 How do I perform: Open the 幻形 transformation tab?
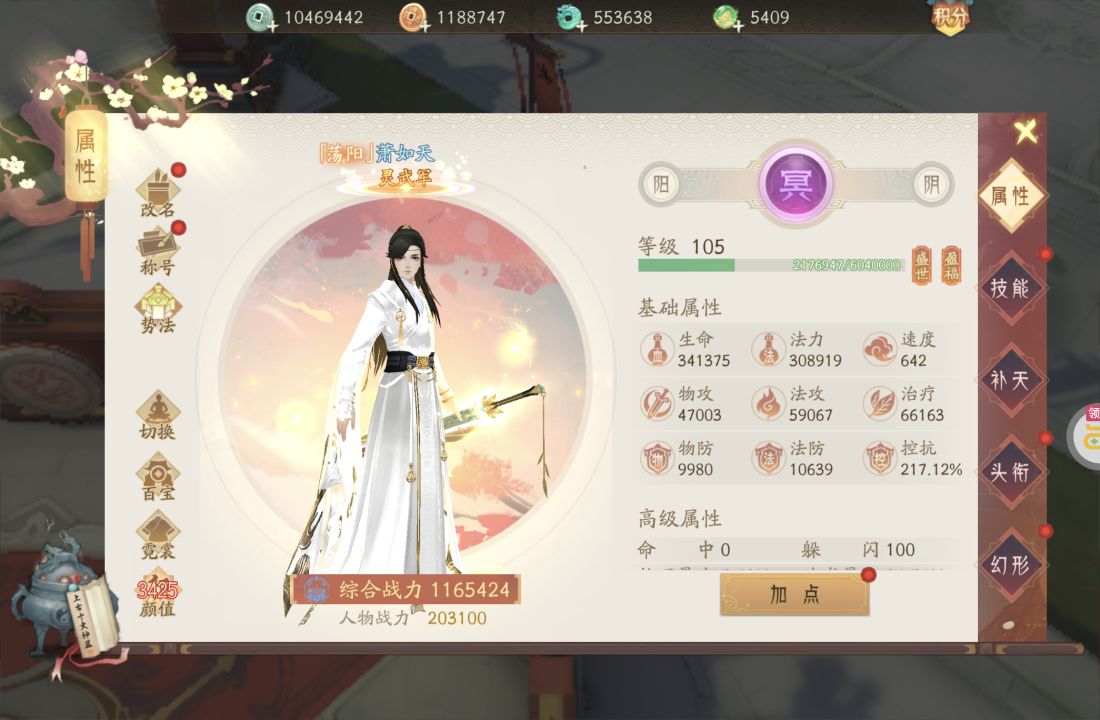(x=1010, y=564)
